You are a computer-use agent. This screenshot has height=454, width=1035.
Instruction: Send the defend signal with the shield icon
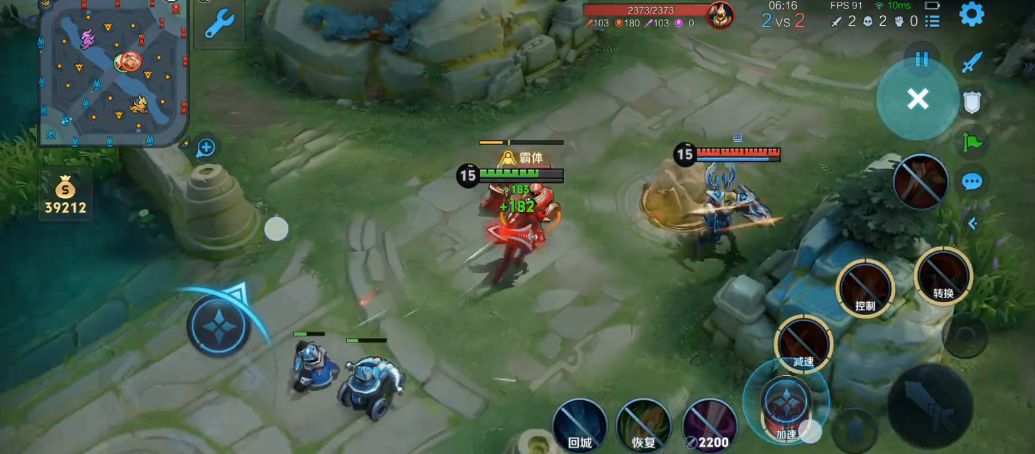click(x=972, y=101)
